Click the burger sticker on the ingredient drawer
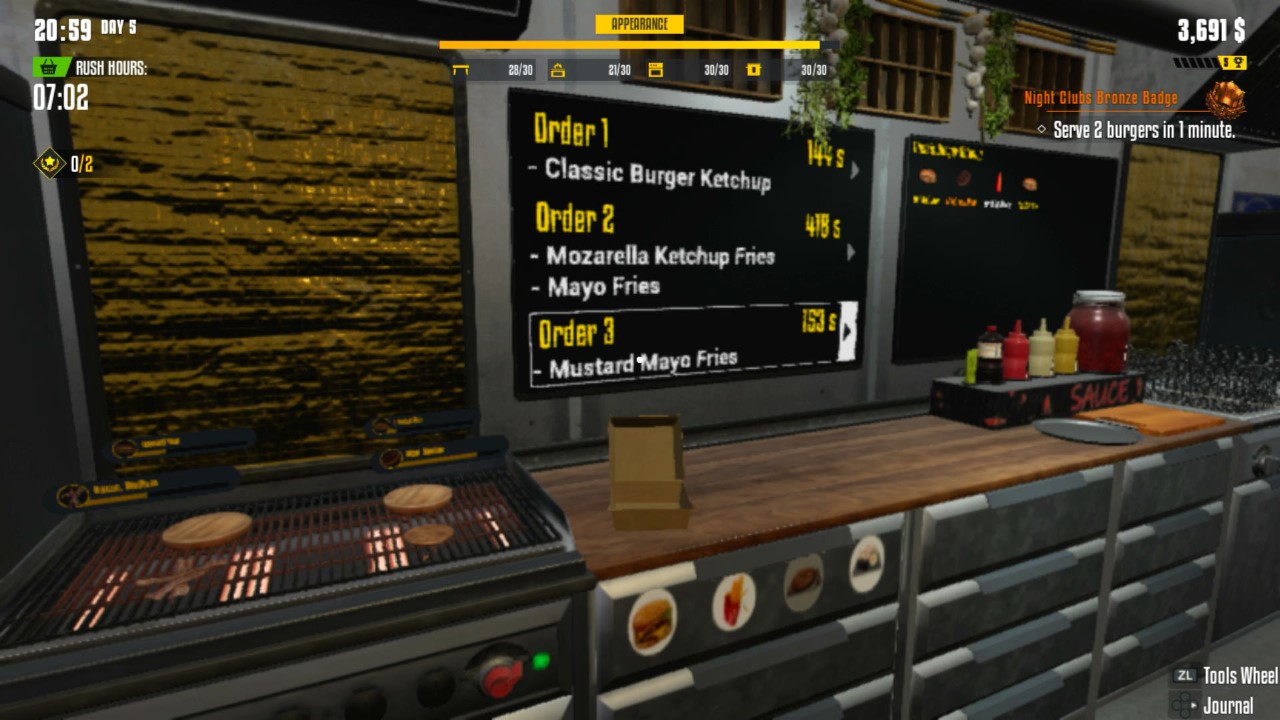Image resolution: width=1280 pixels, height=720 pixels. 652,622
